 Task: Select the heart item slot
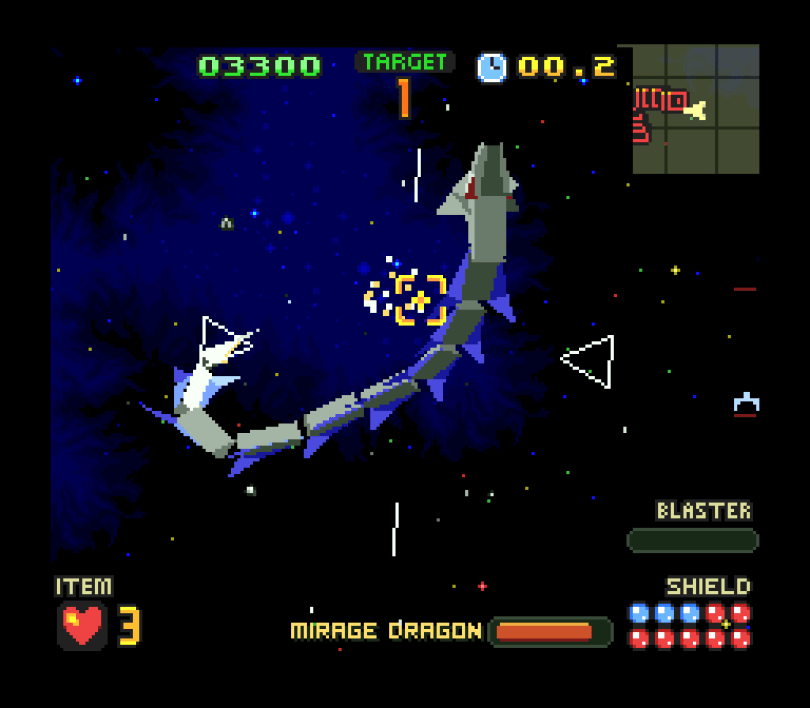82,626
